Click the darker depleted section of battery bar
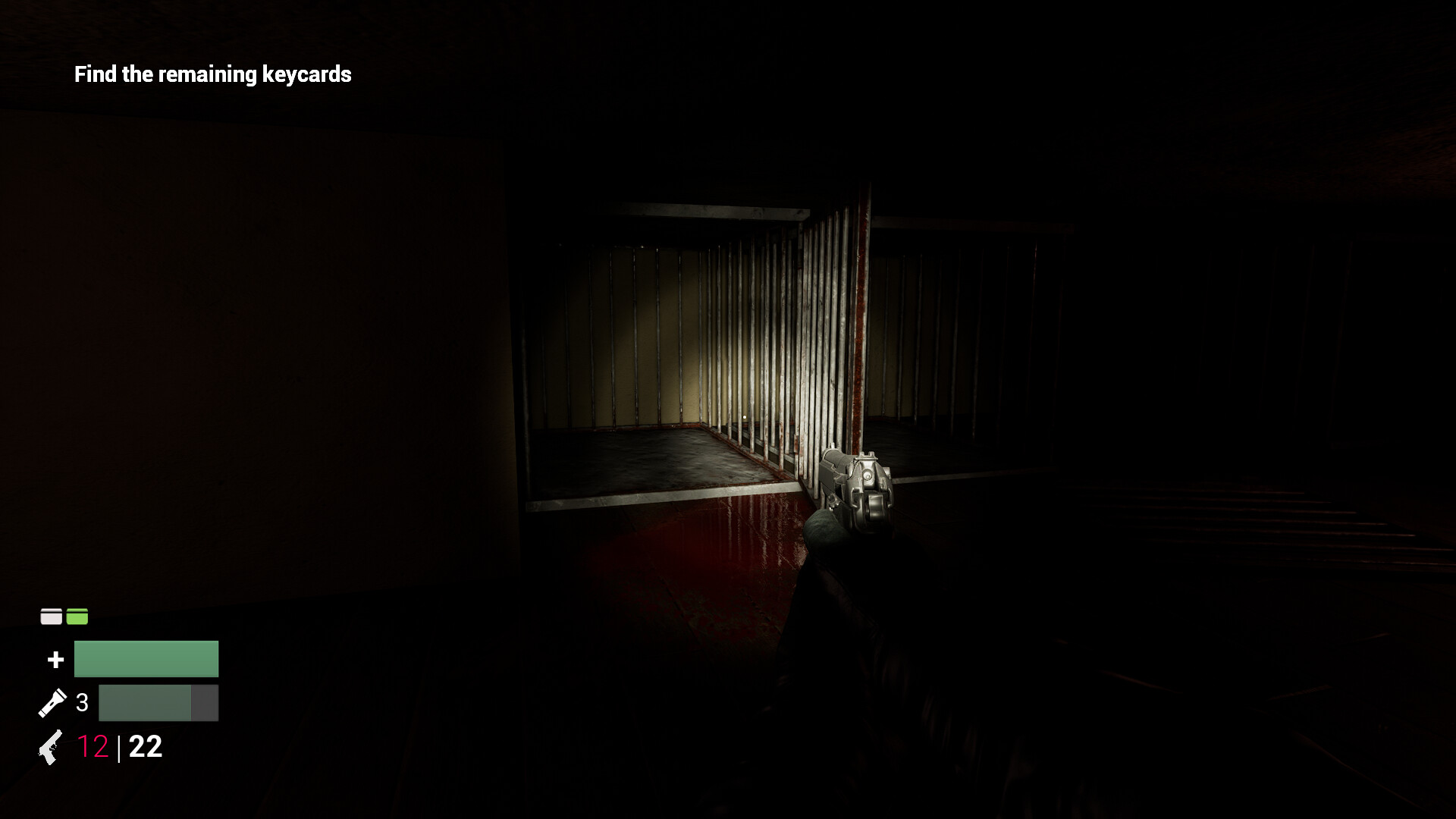 (x=205, y=702)
